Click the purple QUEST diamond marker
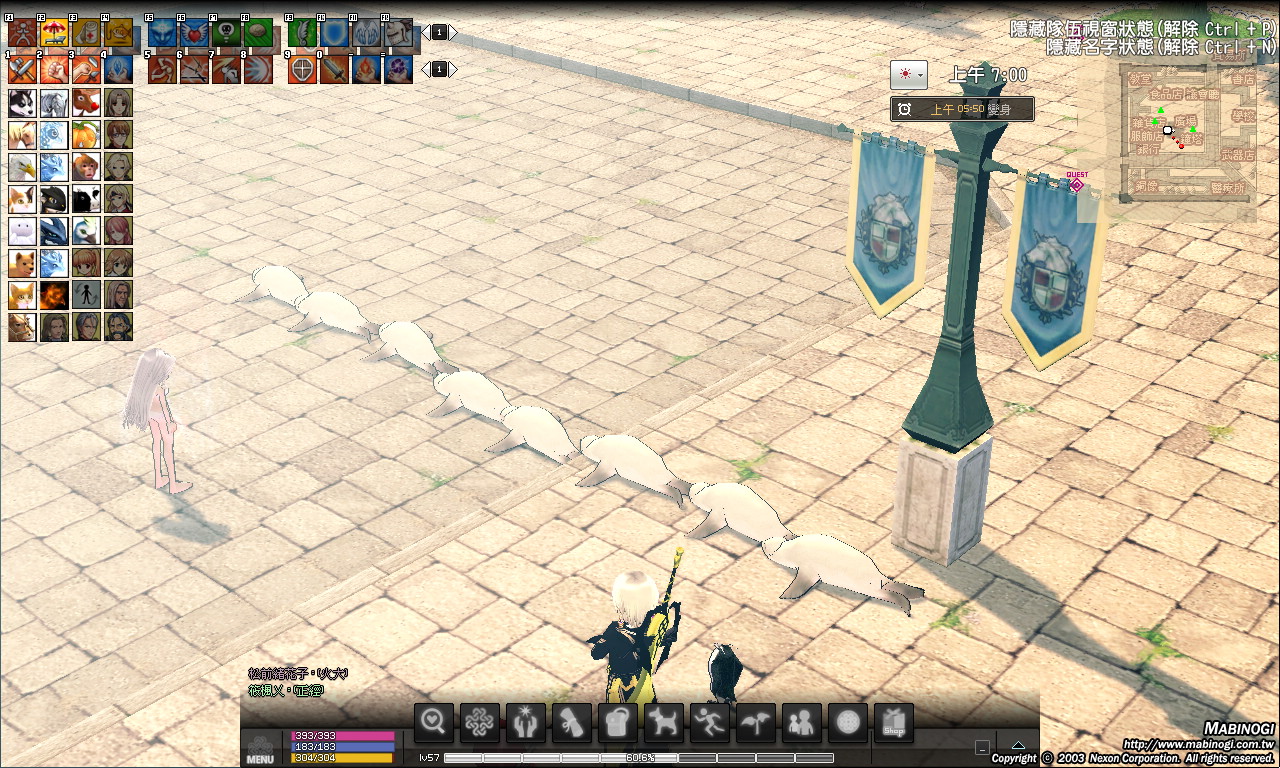This screenshot has width=1280, height=768. tap(1077, 184)
